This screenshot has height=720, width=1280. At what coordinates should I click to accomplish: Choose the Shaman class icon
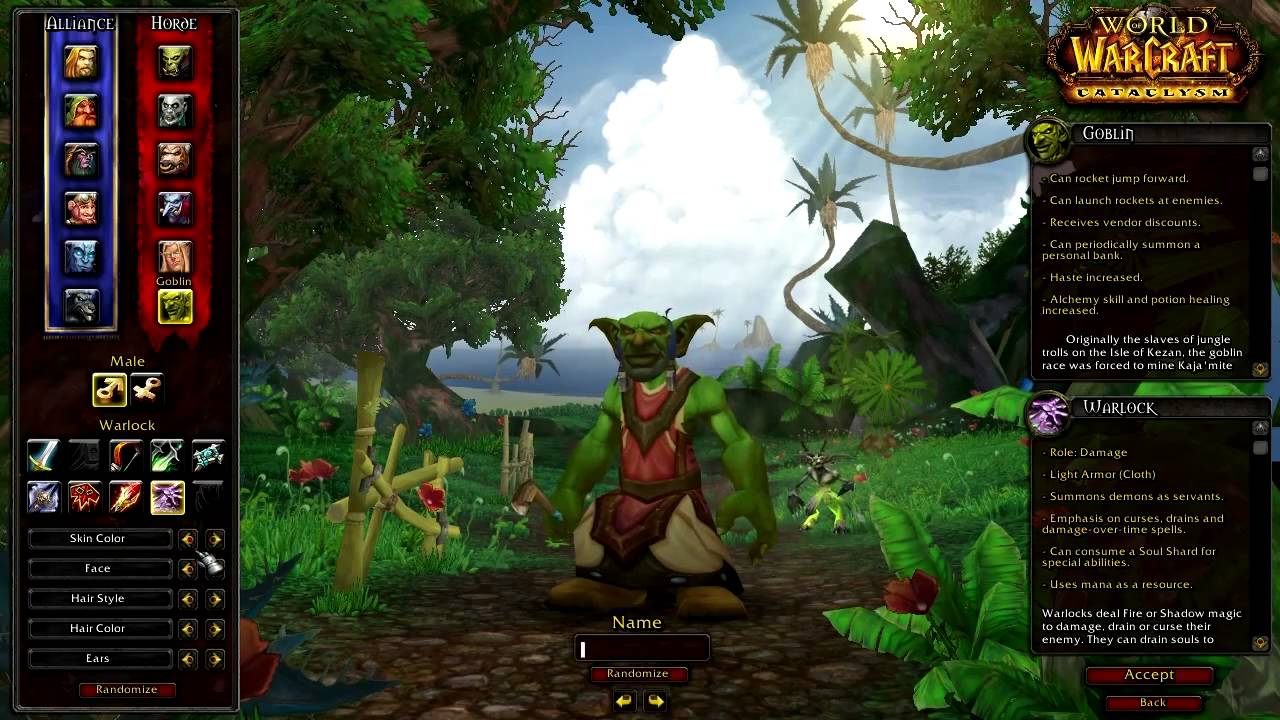(84, 497)
